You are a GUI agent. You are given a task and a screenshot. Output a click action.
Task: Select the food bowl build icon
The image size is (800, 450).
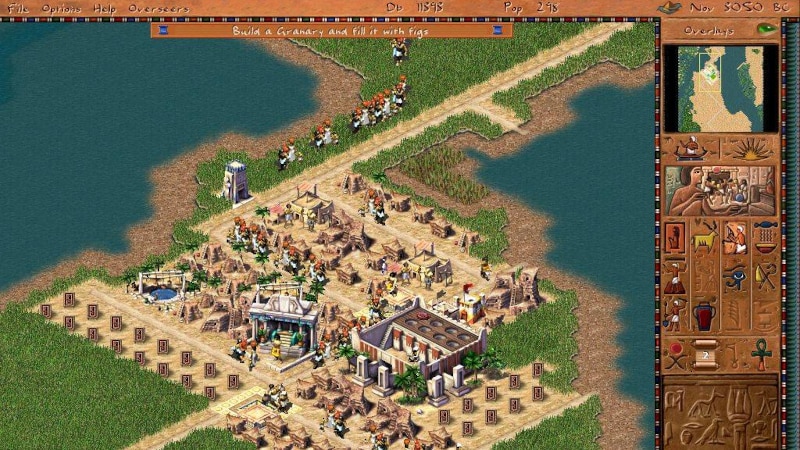(765, 237)
